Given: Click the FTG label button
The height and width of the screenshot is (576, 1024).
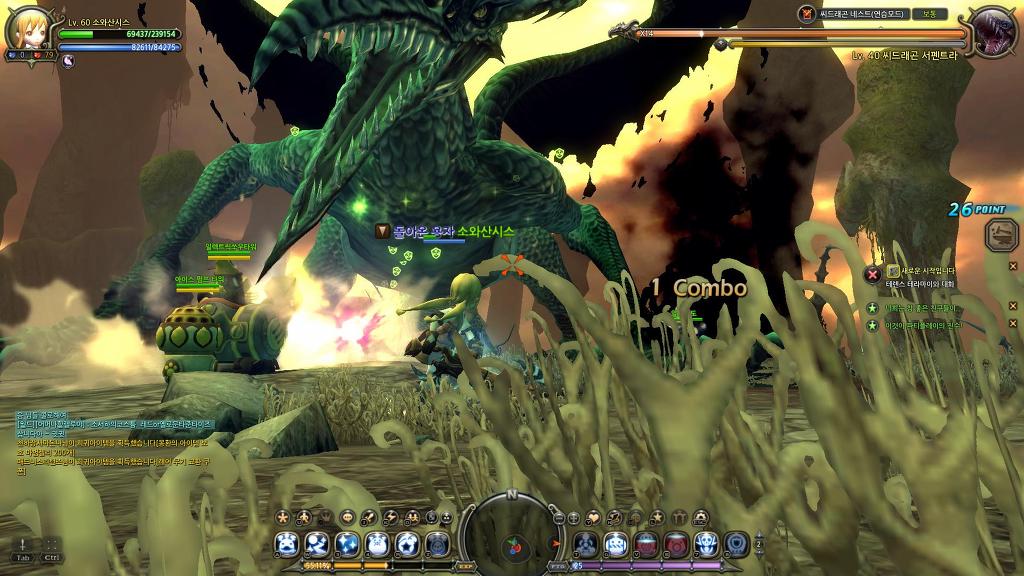Looking at the screenshot, I should [557, 566].
